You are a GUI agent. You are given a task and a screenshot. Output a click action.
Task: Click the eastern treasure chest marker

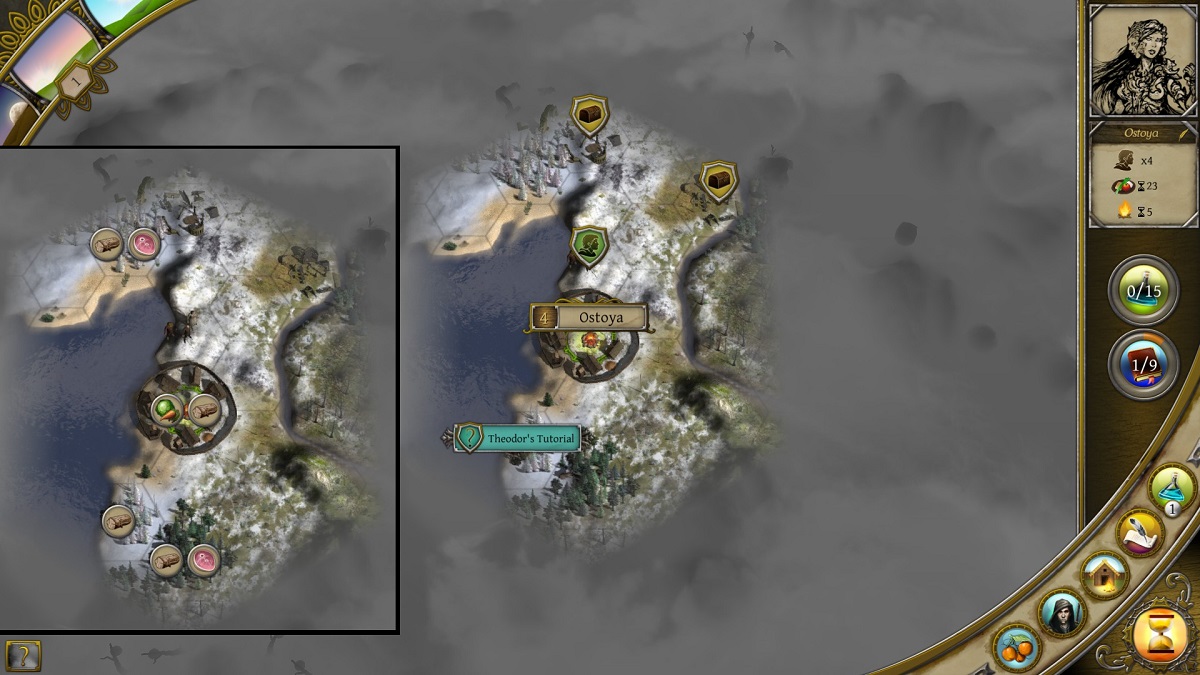(x=718, y=181)
